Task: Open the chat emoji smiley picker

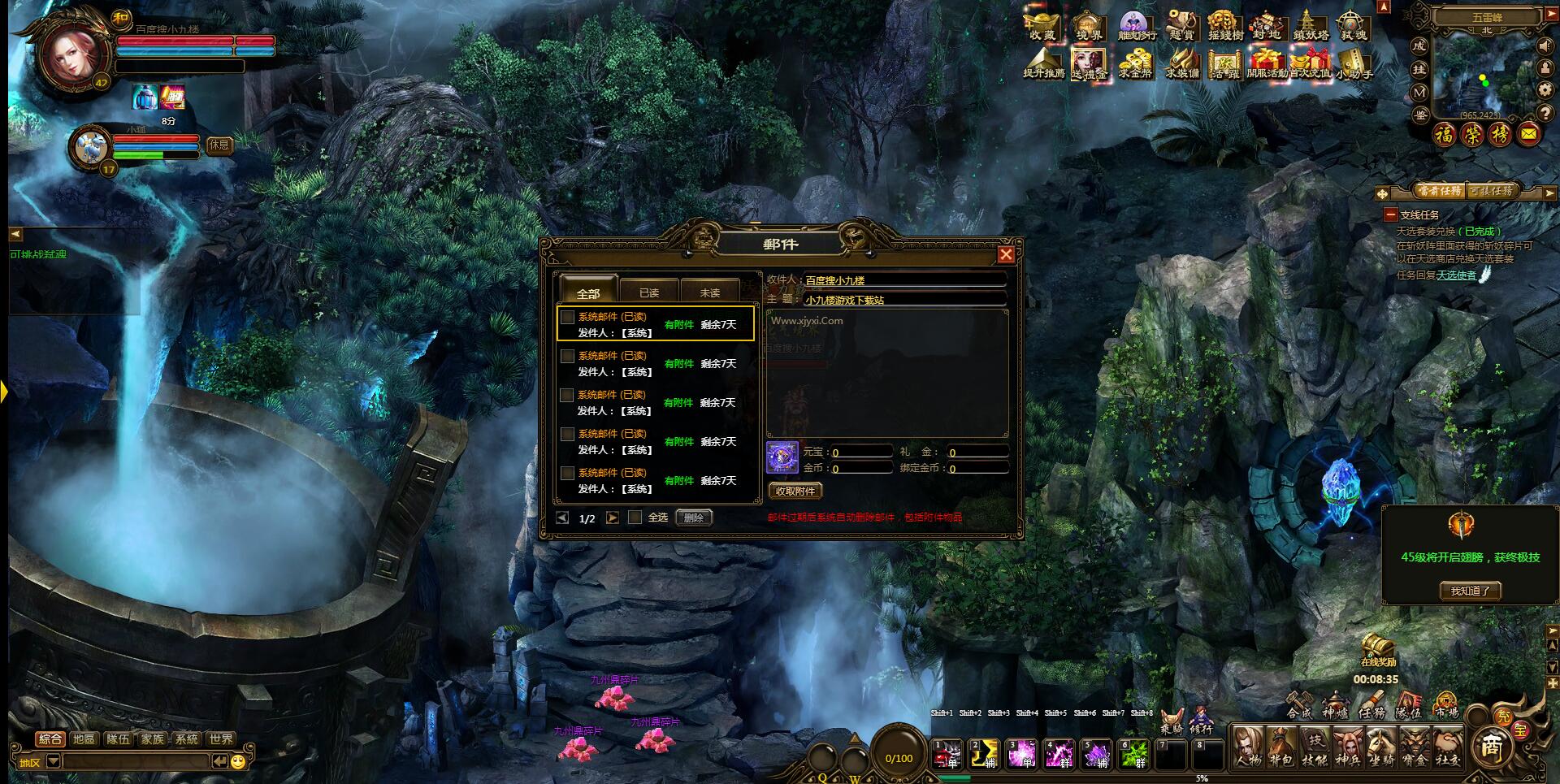Action: click(238, 761)
